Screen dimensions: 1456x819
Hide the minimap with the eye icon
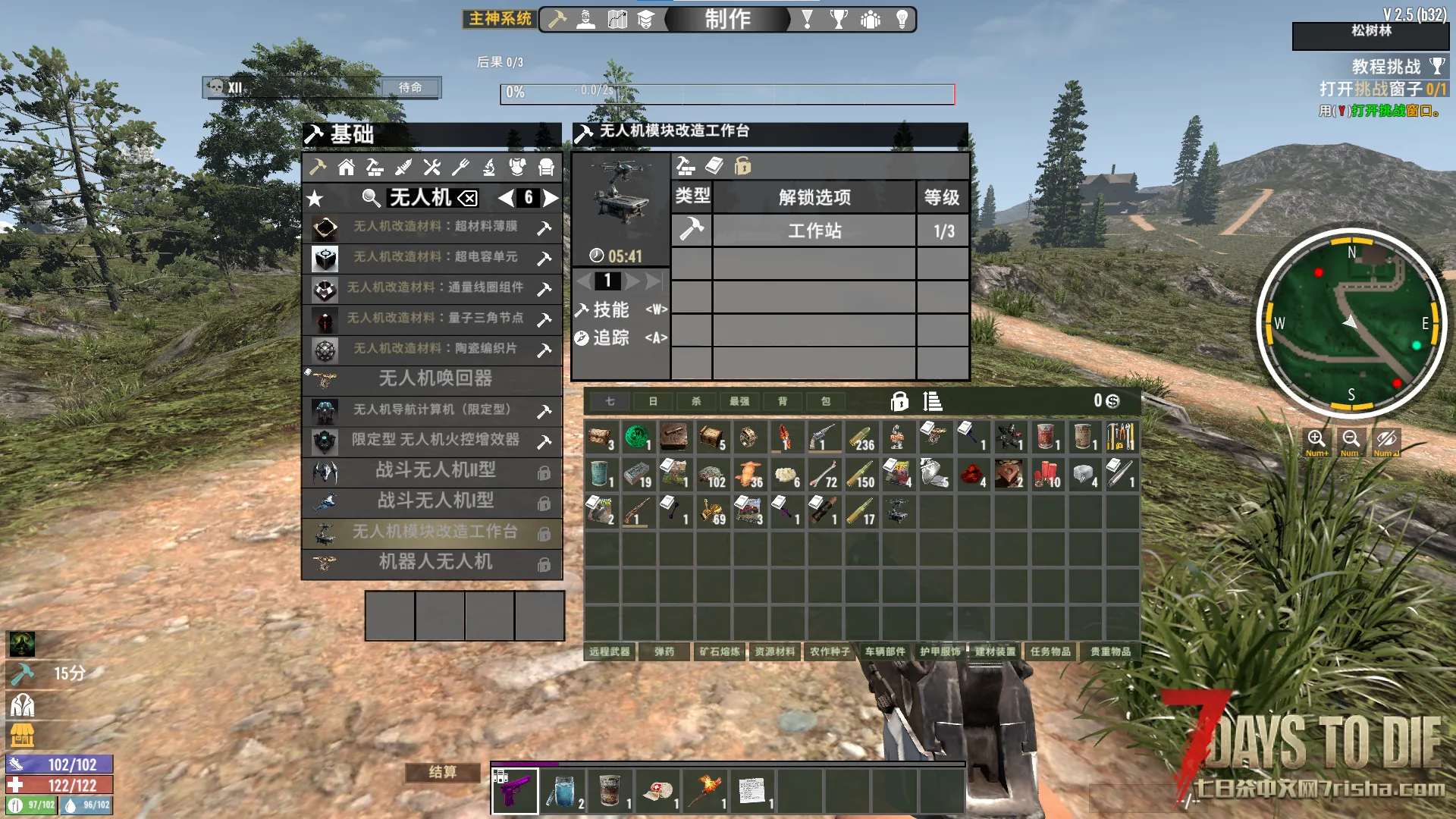[1386, 440]
